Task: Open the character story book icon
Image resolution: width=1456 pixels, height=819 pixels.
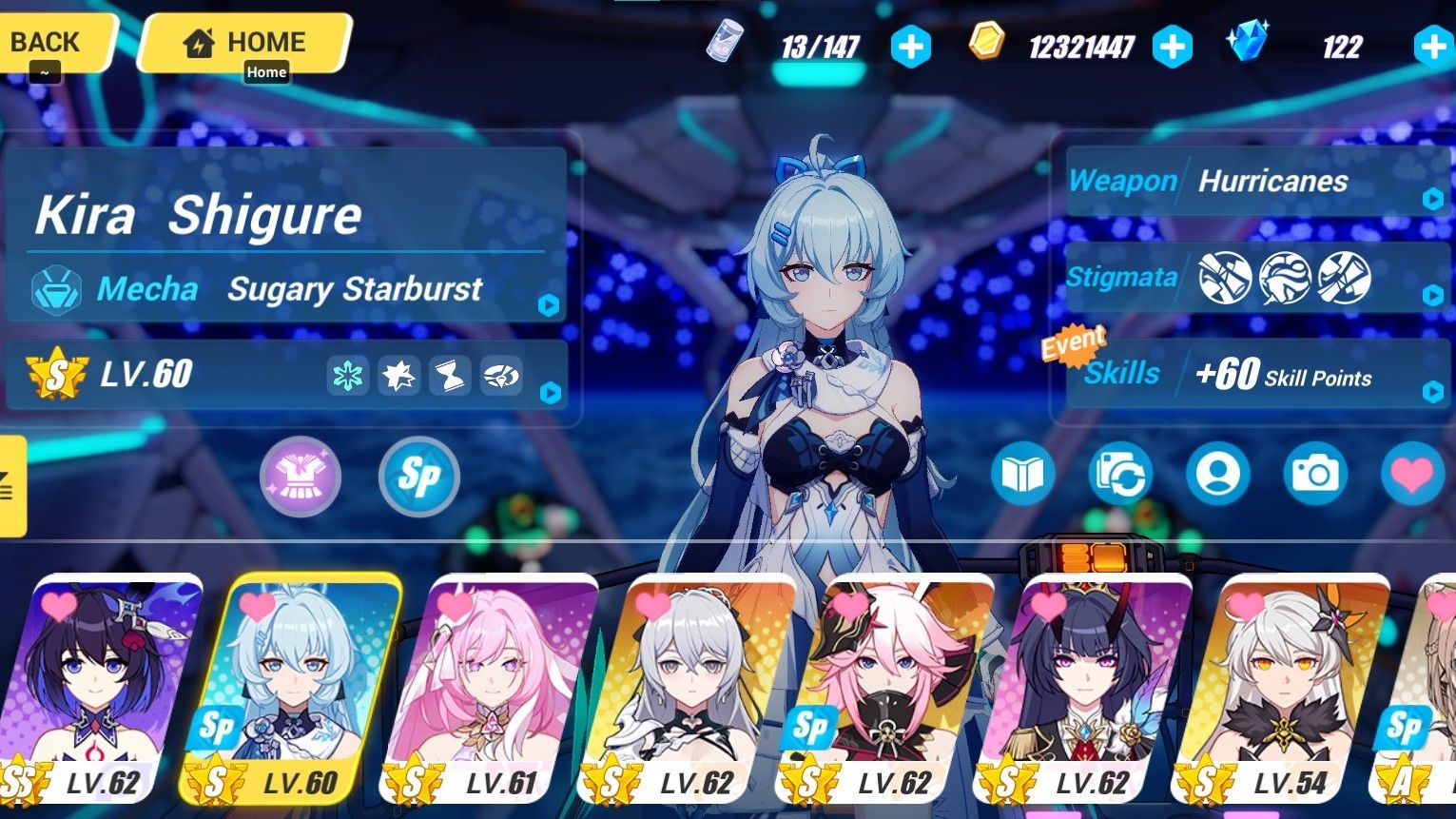Action: click(1023, 475)
